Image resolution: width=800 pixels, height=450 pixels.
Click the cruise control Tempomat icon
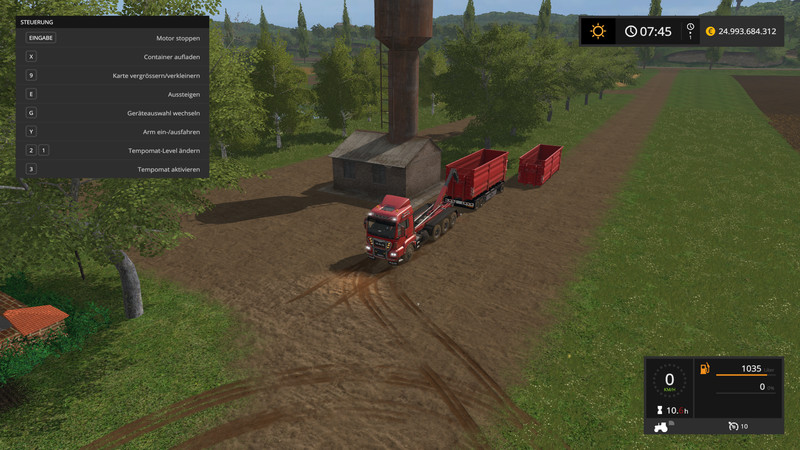(x=733, y=427)
